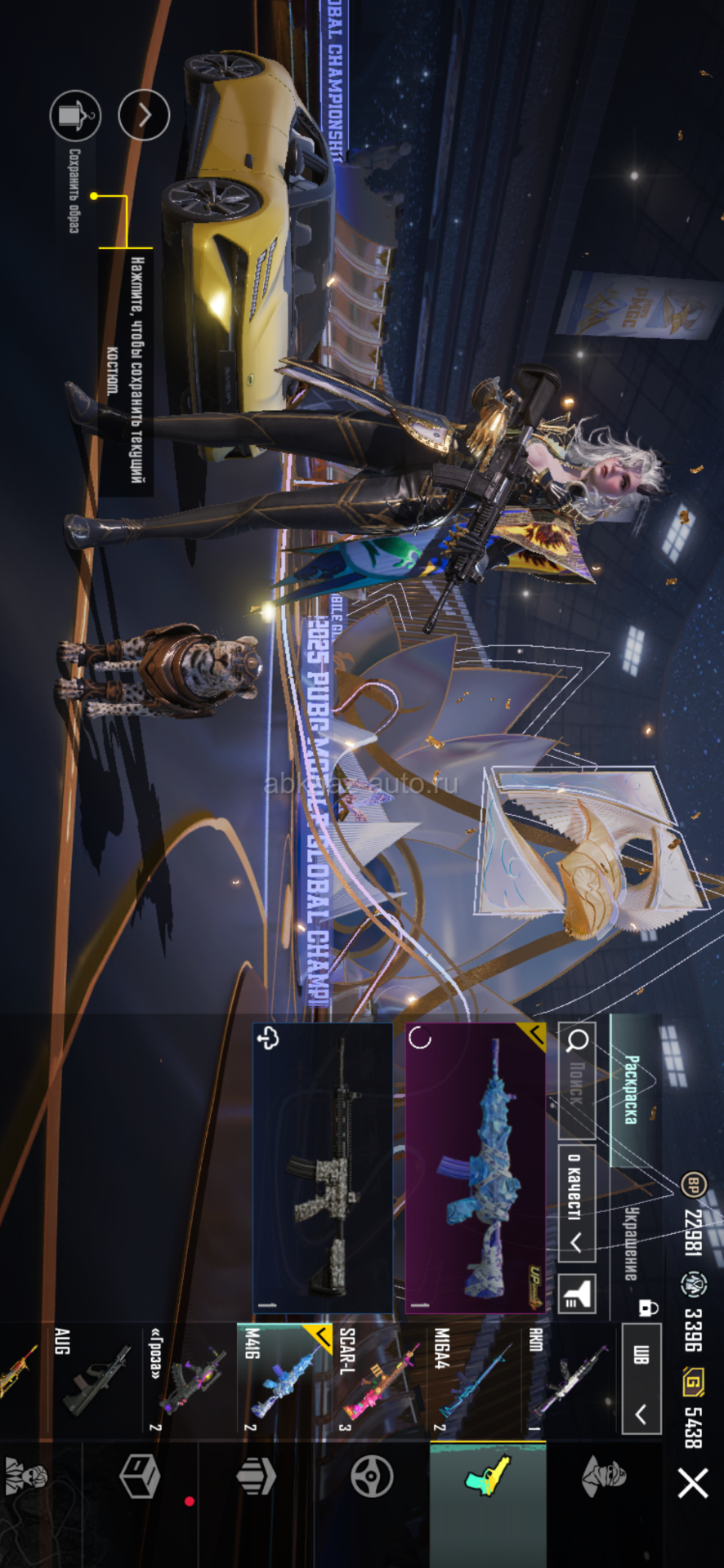
Task: Select the black camo M416 skin
Action: [x=323, y=1168]
